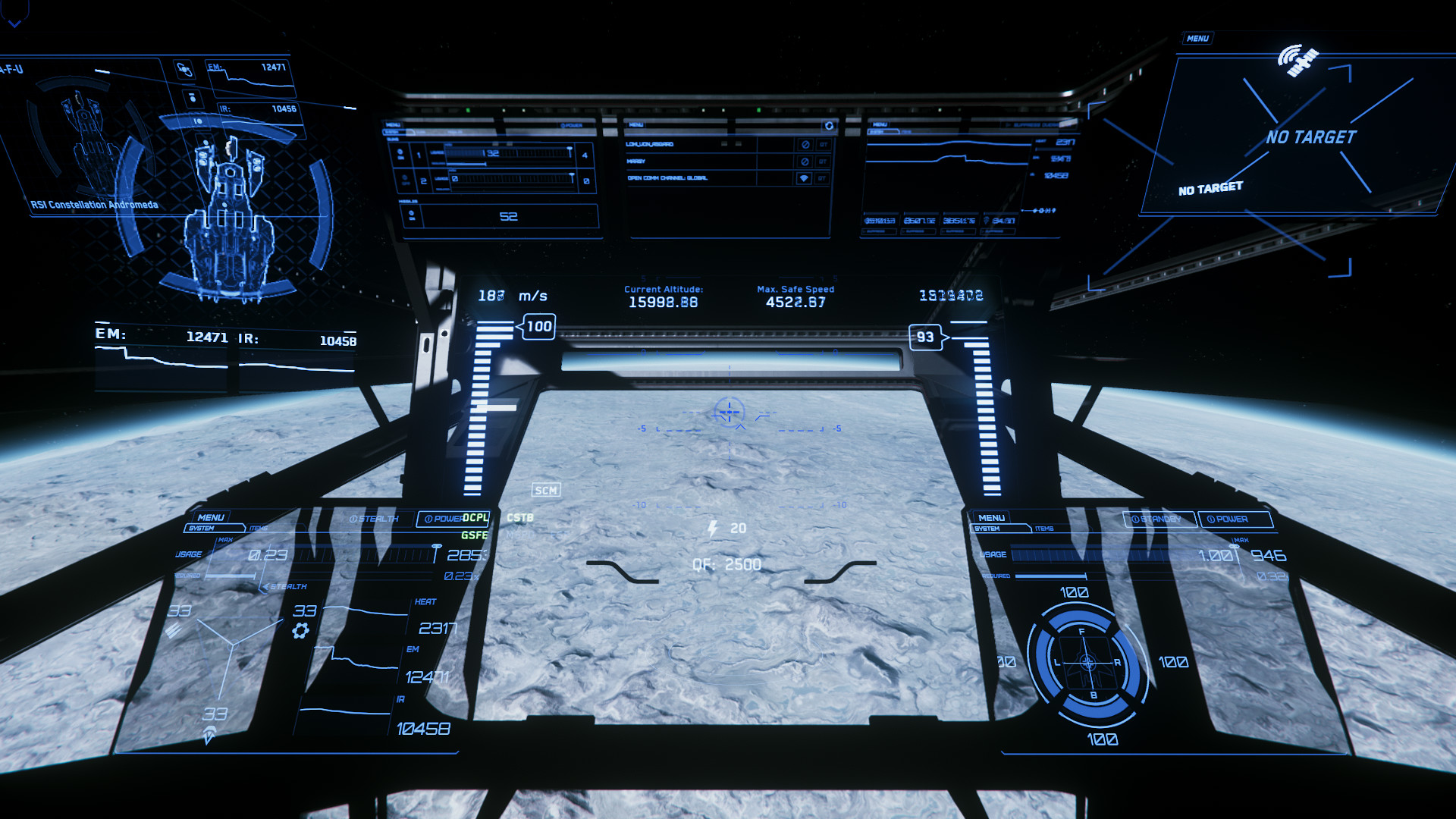Toggle the Power button on stealth power display
The height and width of the screenshot is (819, 1456).
tap(445, 519)
